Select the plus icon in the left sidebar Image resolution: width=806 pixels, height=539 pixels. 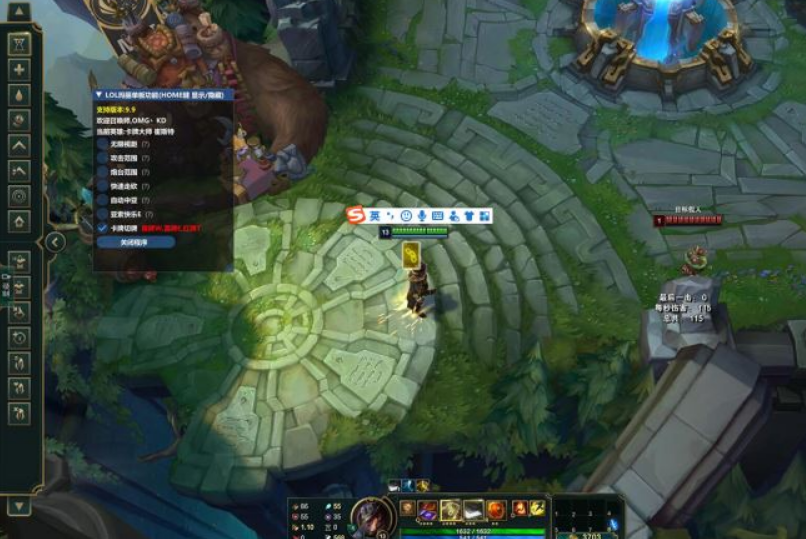click(x=19, y=69)
